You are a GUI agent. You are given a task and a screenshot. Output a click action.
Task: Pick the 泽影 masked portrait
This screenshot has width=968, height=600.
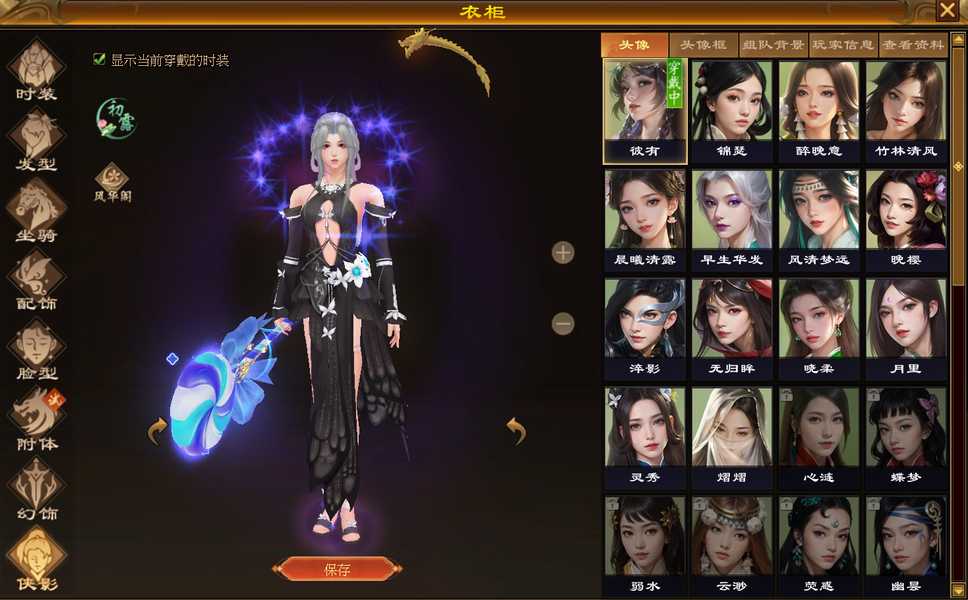point(645,328)
